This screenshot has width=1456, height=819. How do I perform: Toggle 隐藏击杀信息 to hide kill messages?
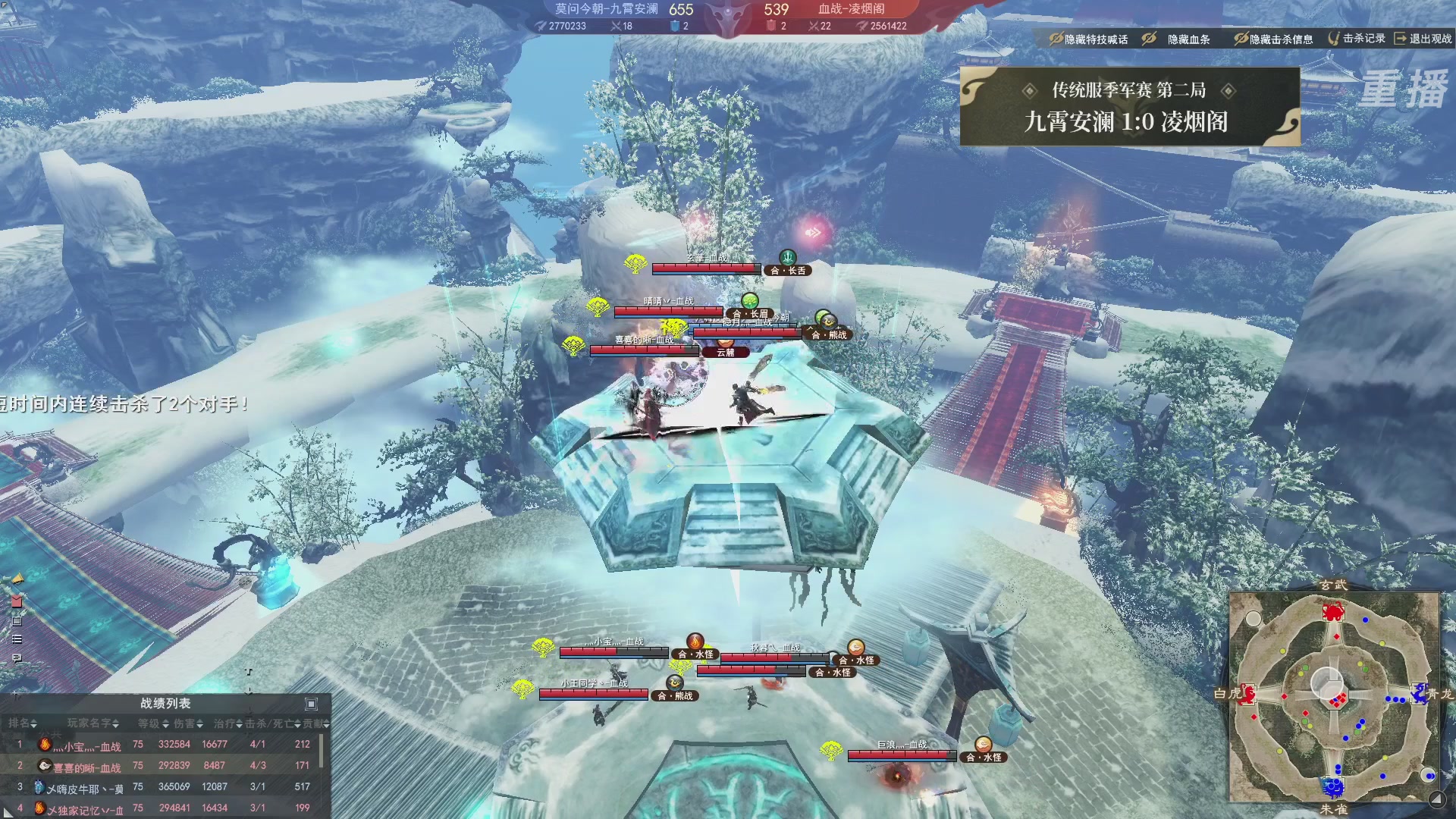[x=1274, y=39]
